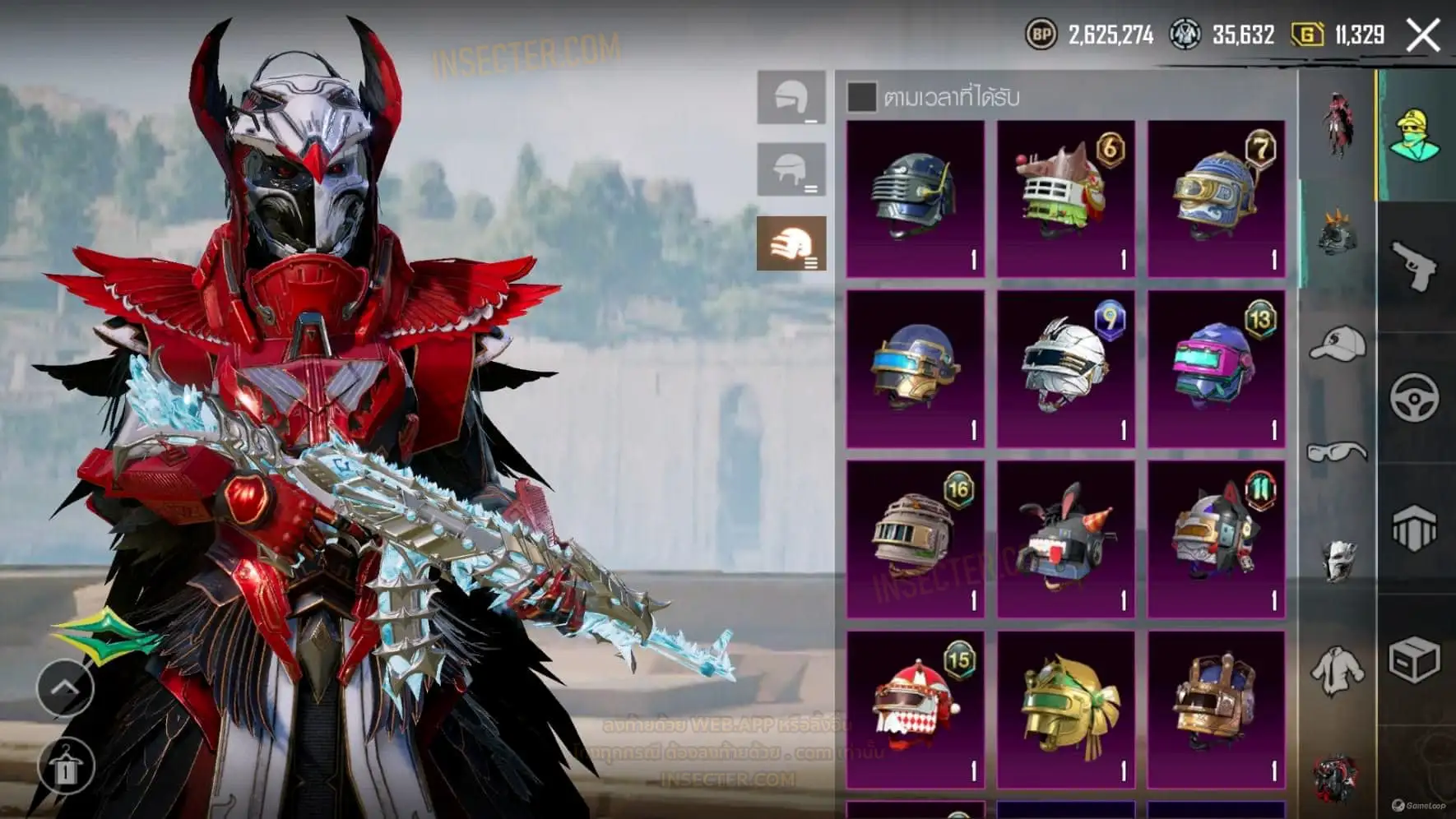
Task: Open the pistol weapon skins category
Action: 1415,266
